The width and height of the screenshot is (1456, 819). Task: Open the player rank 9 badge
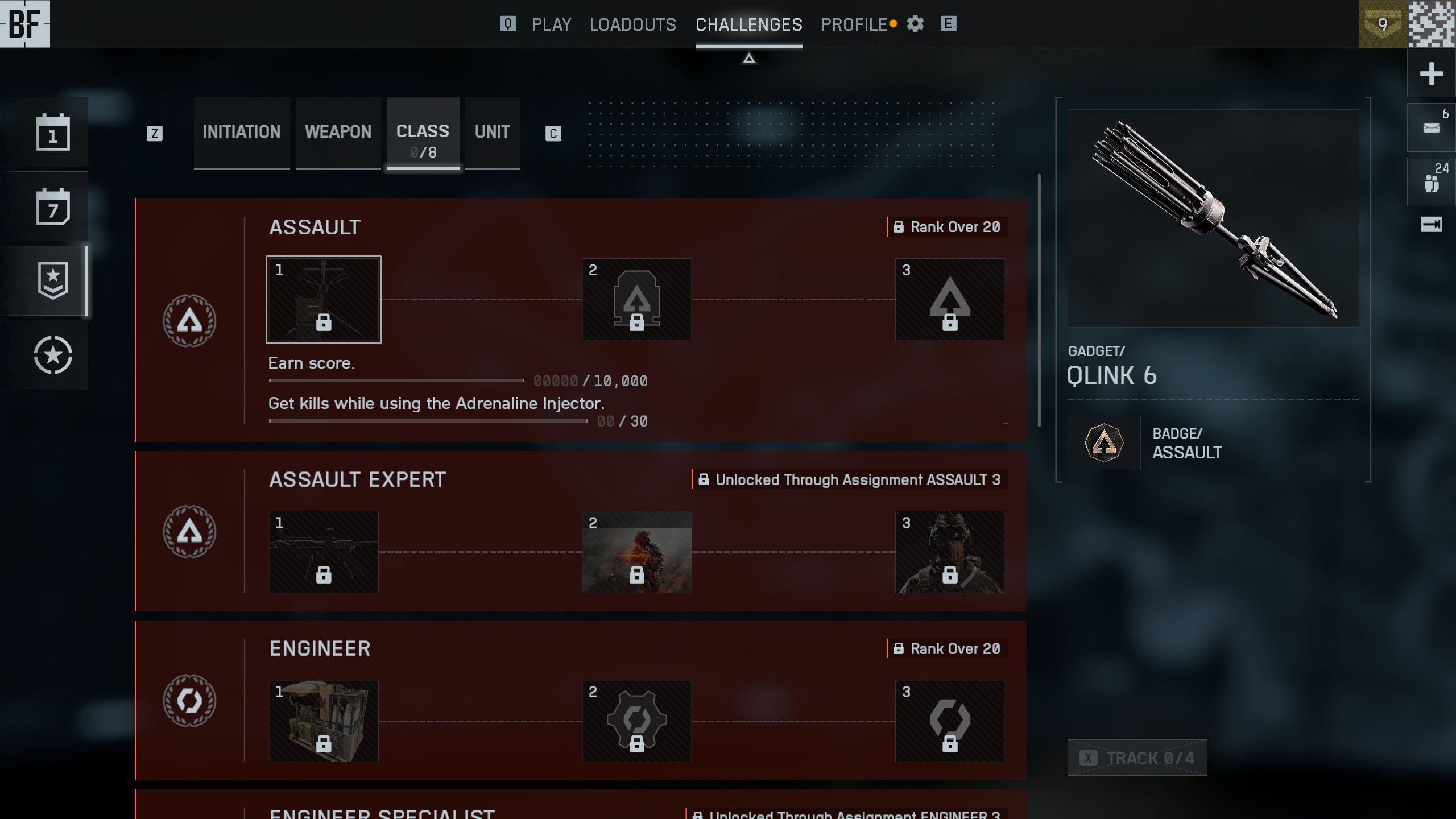click(1383, 24)
